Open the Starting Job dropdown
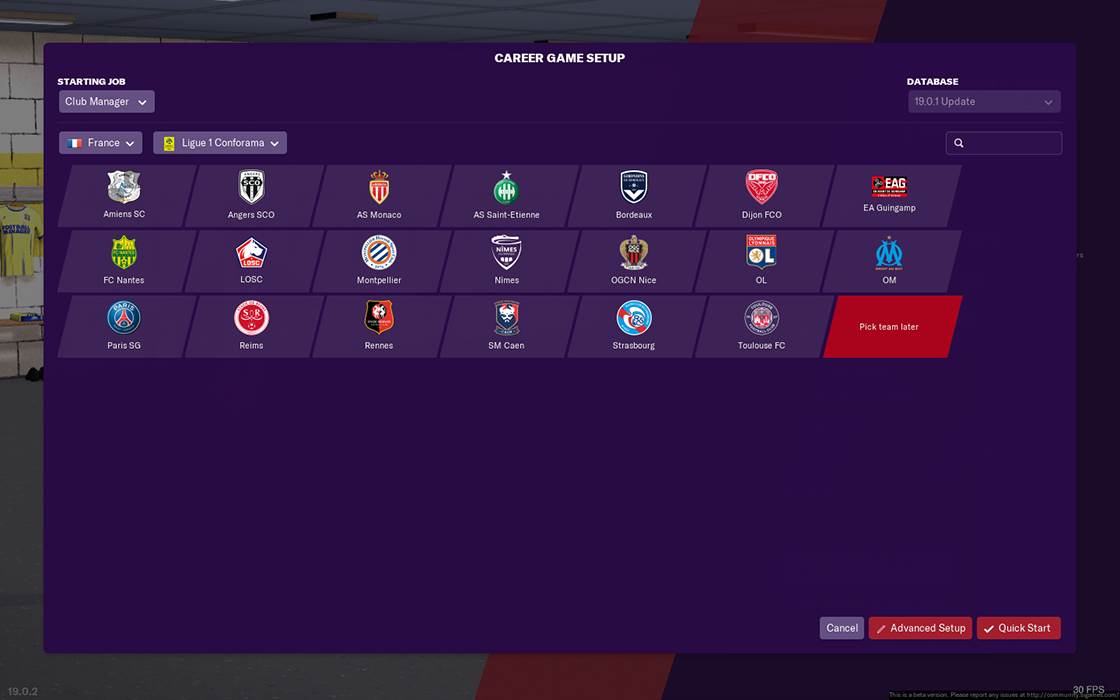Image resolution: width=1120 pixels, height=700 pixels. coord(106,102)
